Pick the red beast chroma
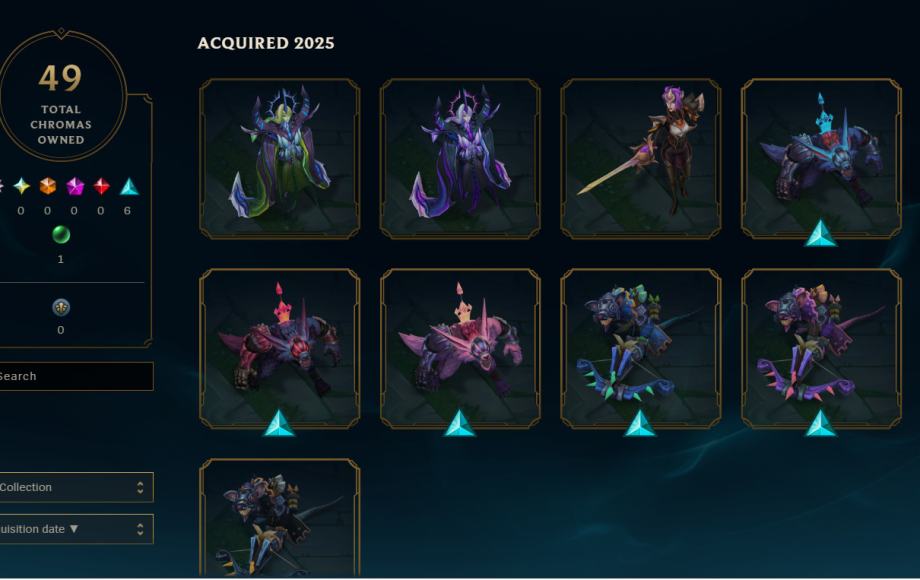The height and width of the screenshot is (580, 920). (279, 348)
